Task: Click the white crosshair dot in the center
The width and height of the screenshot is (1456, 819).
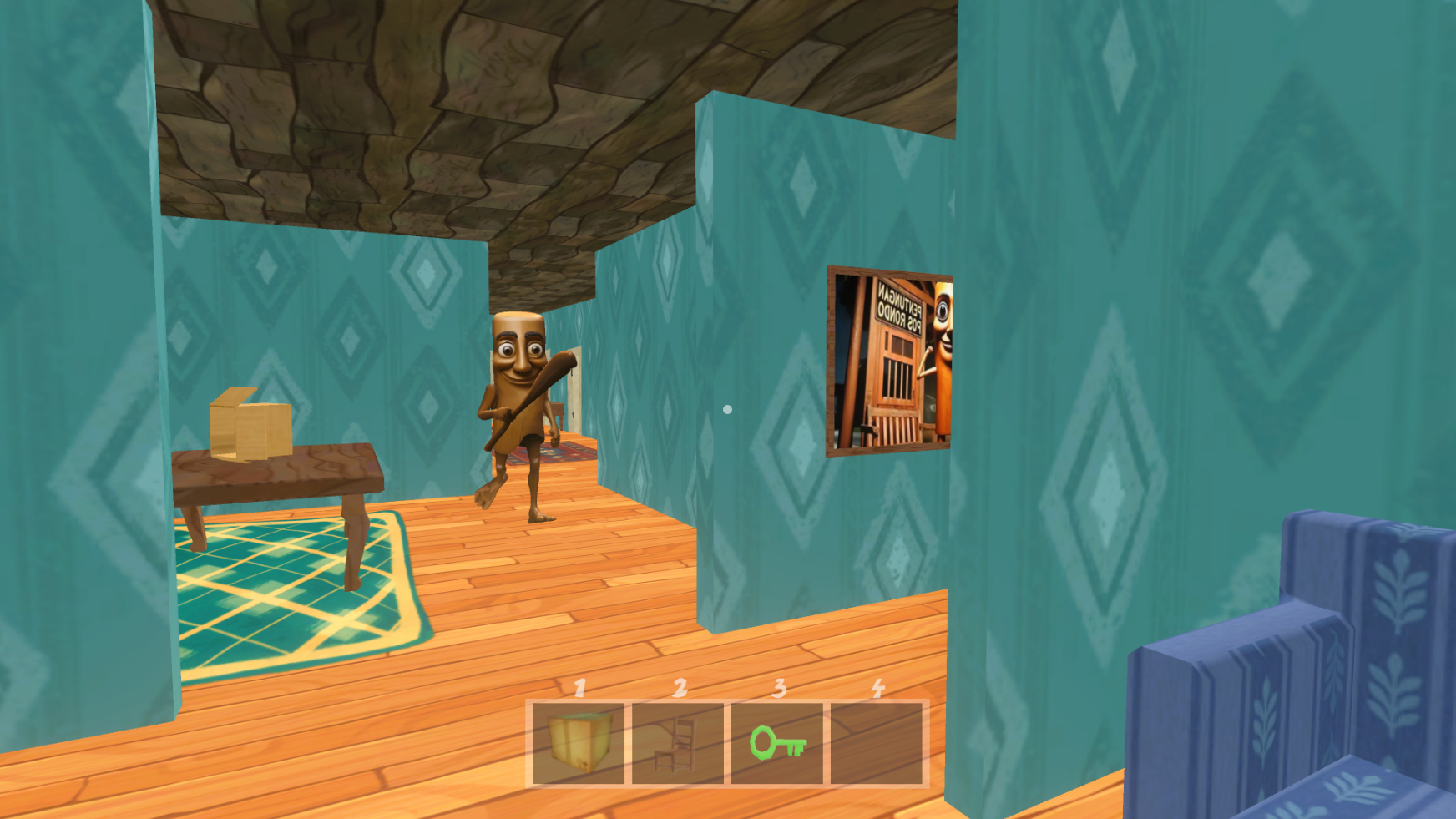Action: pyautogui.click(x=726, y=408)
